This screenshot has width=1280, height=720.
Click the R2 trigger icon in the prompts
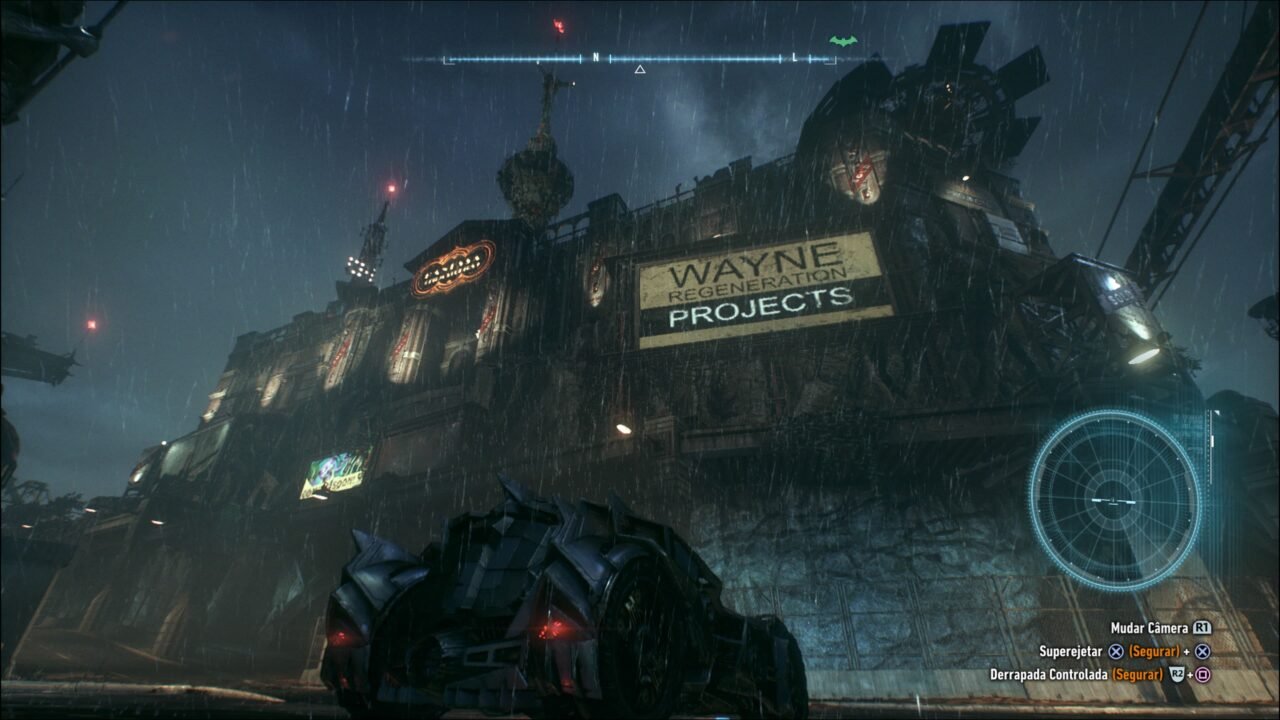click(1178, 674)
